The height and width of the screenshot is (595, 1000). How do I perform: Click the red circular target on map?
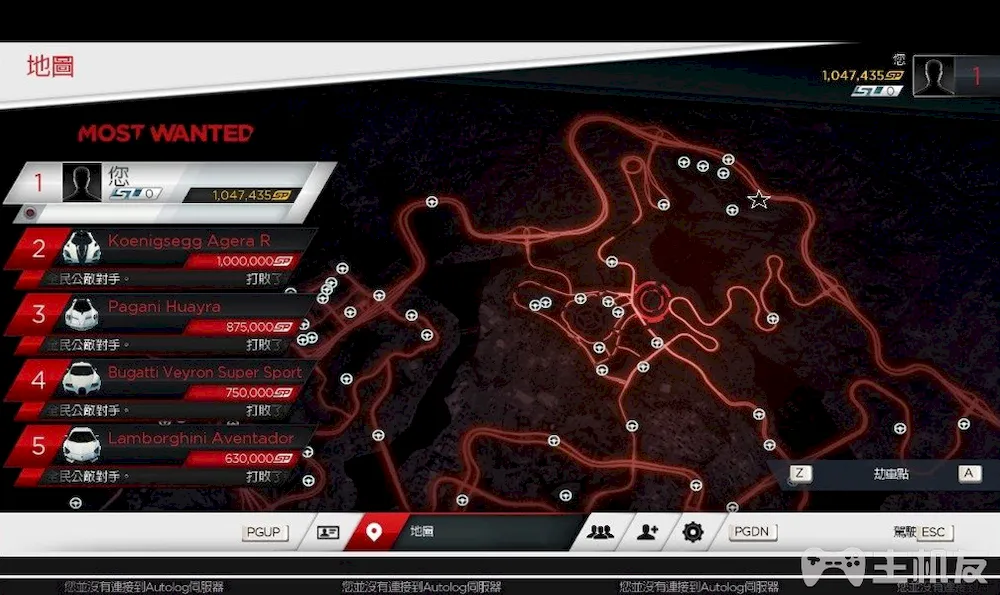pos(651,299)
